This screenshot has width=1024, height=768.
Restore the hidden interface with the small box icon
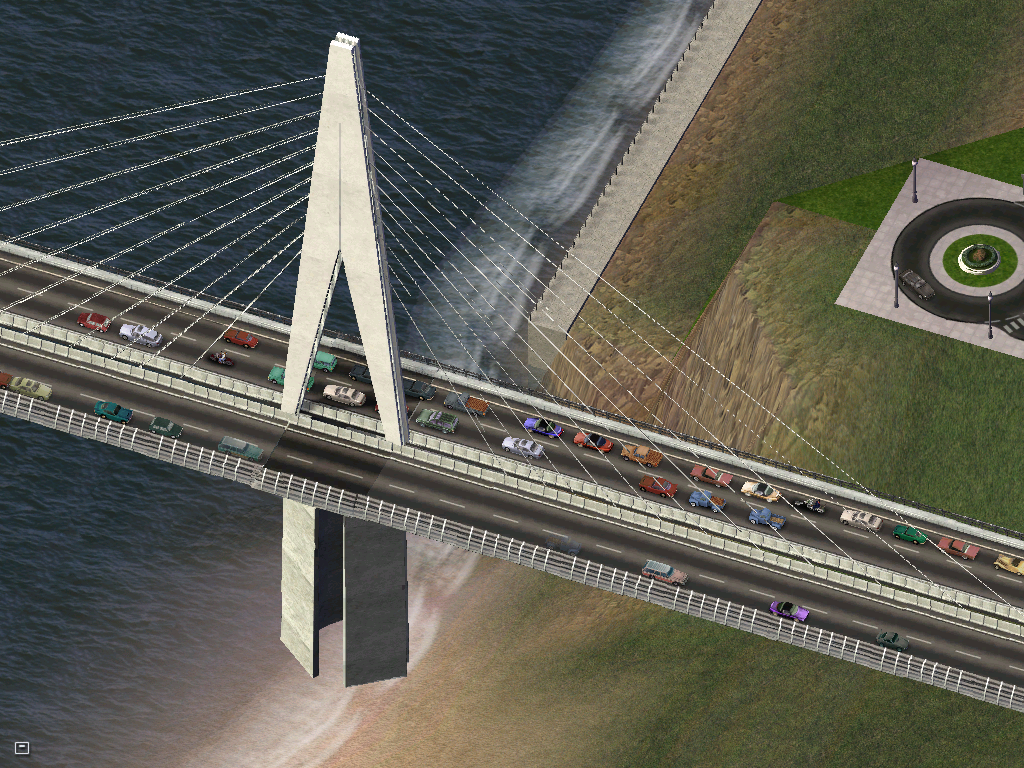click(22, 747)
